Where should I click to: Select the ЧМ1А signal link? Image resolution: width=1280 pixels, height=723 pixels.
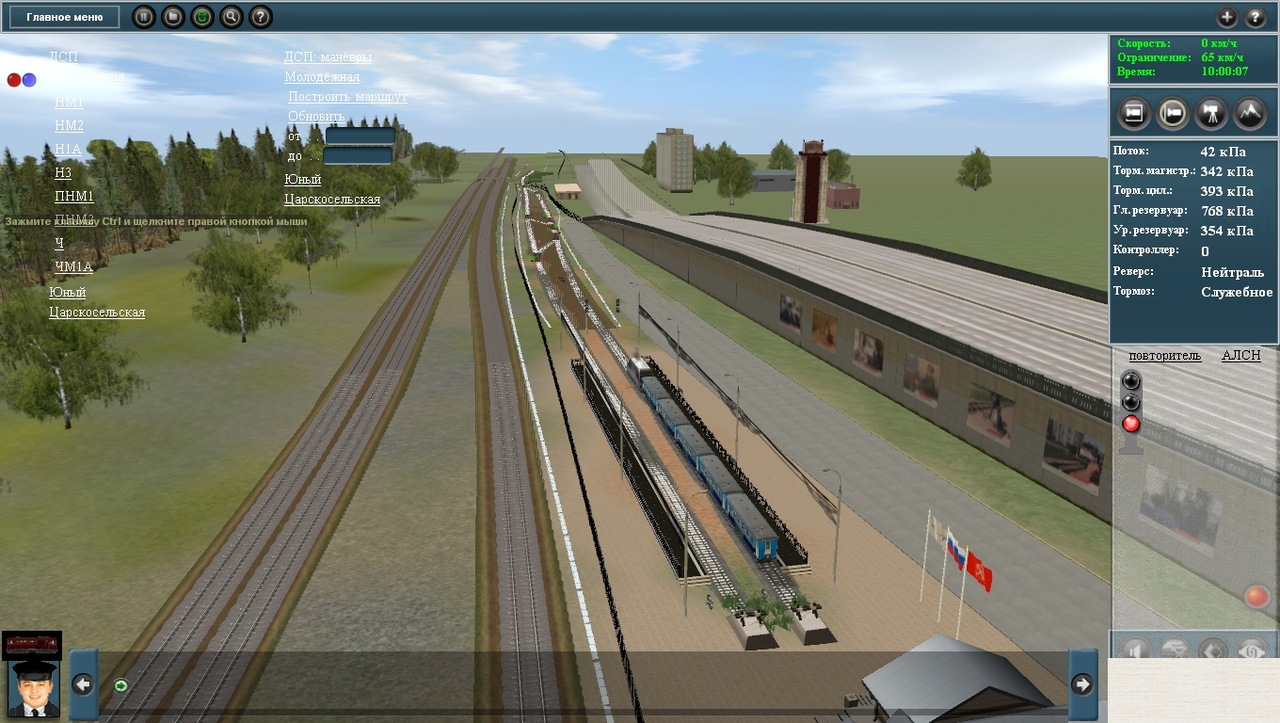73,266
